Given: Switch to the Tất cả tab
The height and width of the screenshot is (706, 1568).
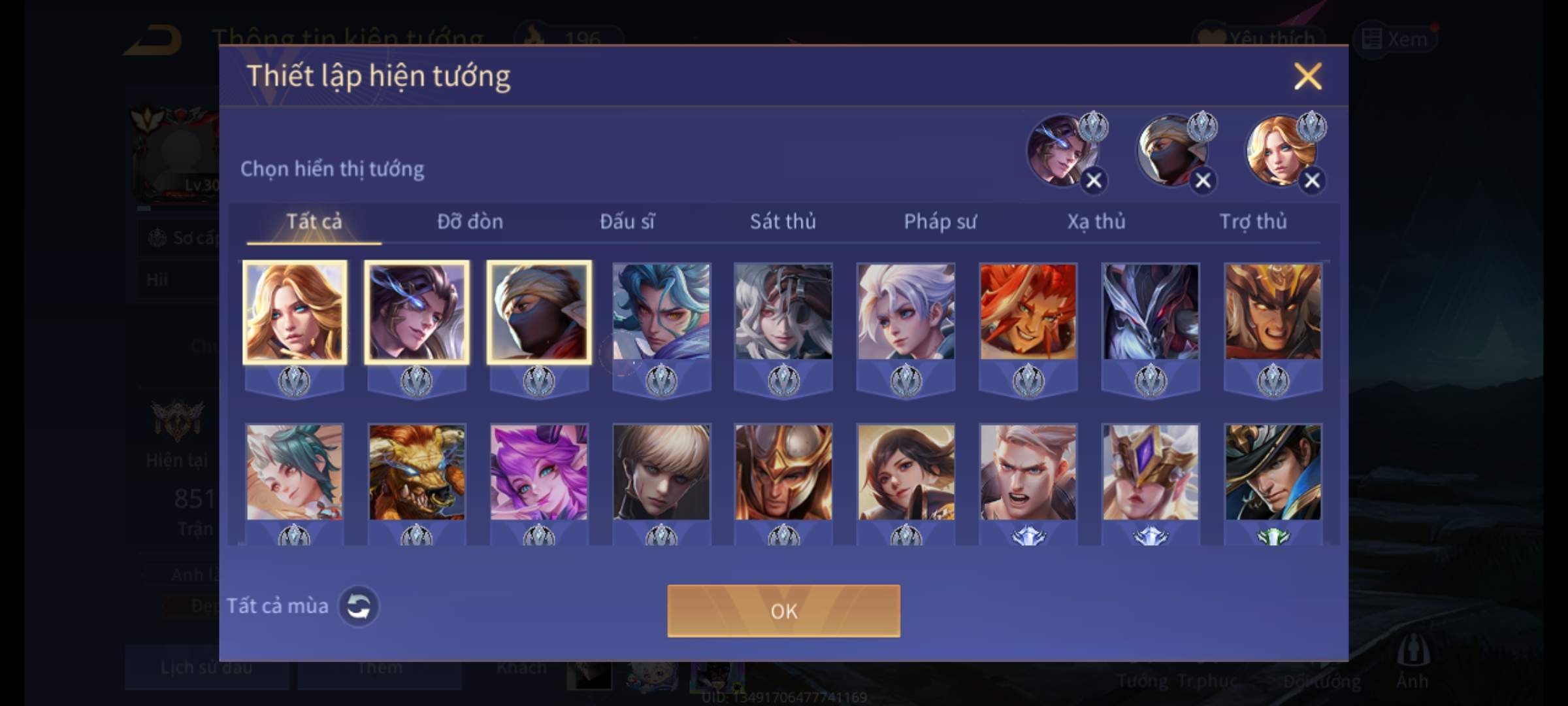Looking at the screenshot, I should tap(314, 222).
